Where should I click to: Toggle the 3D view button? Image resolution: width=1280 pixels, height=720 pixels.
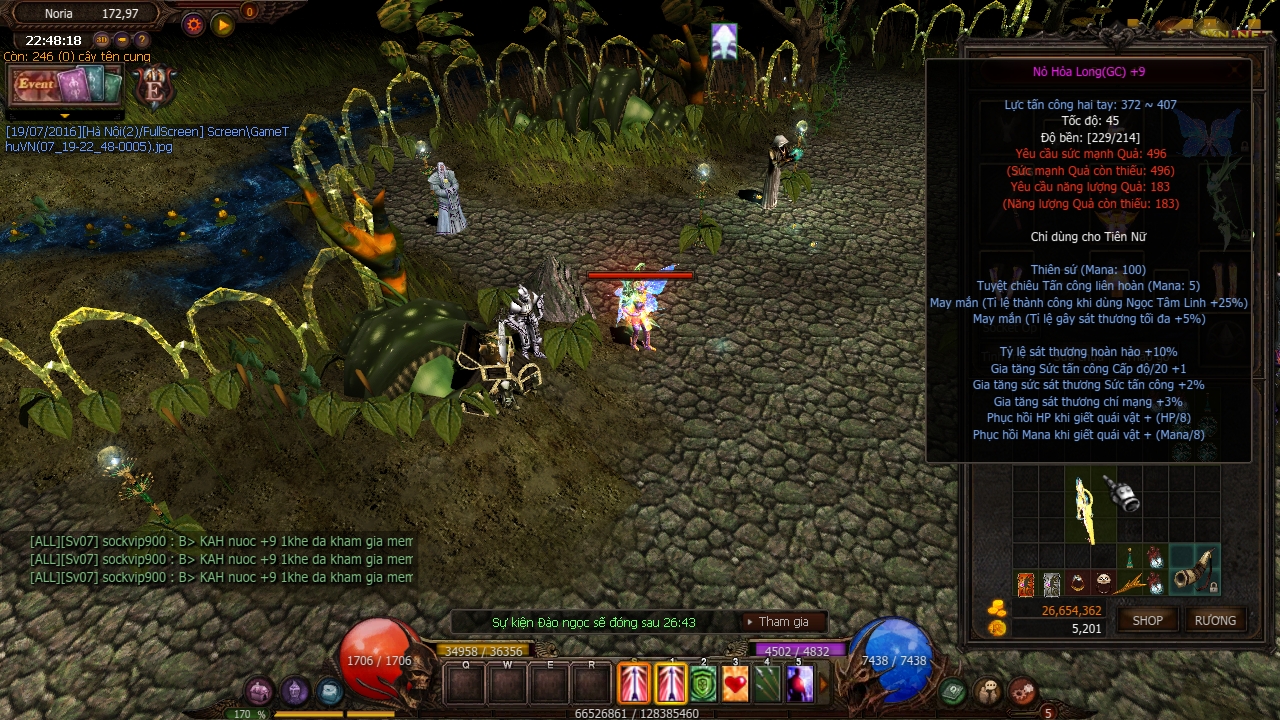pos(102,40)
